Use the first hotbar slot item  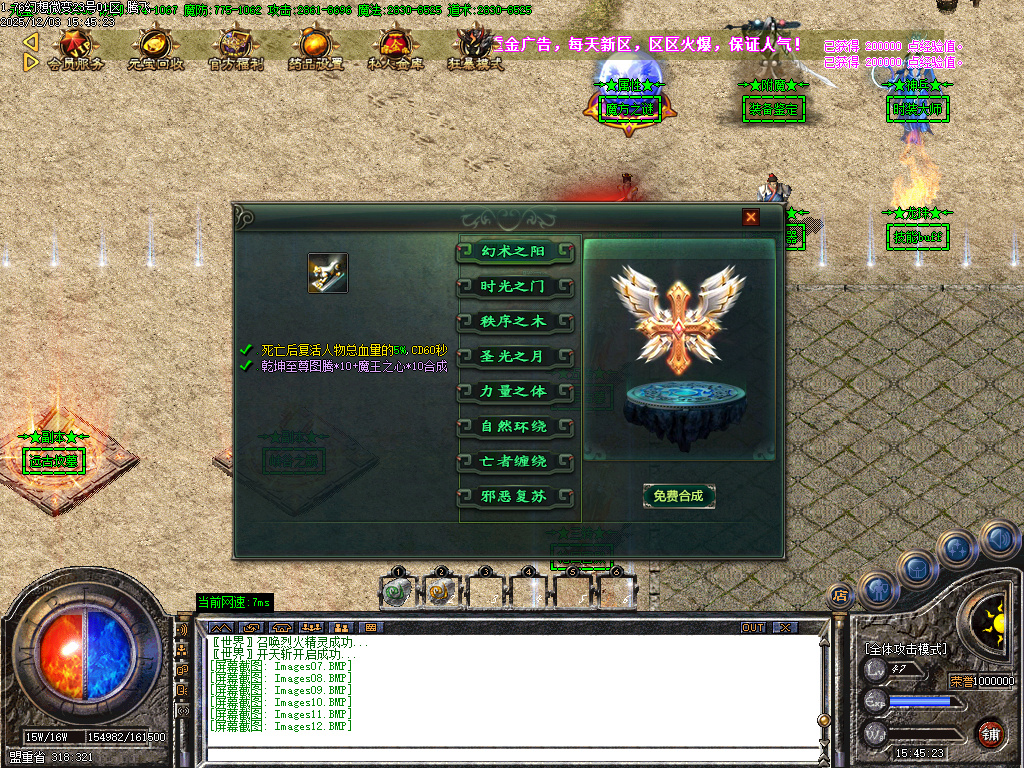click(x=398, y=592)
